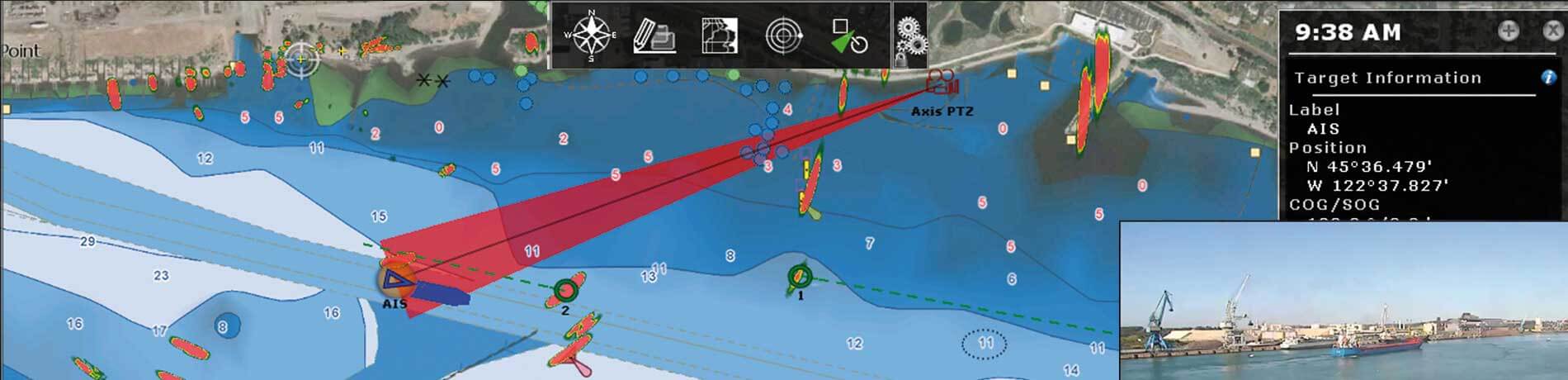
Task: Select green buoy marker number 2
Action: [565, 291]
